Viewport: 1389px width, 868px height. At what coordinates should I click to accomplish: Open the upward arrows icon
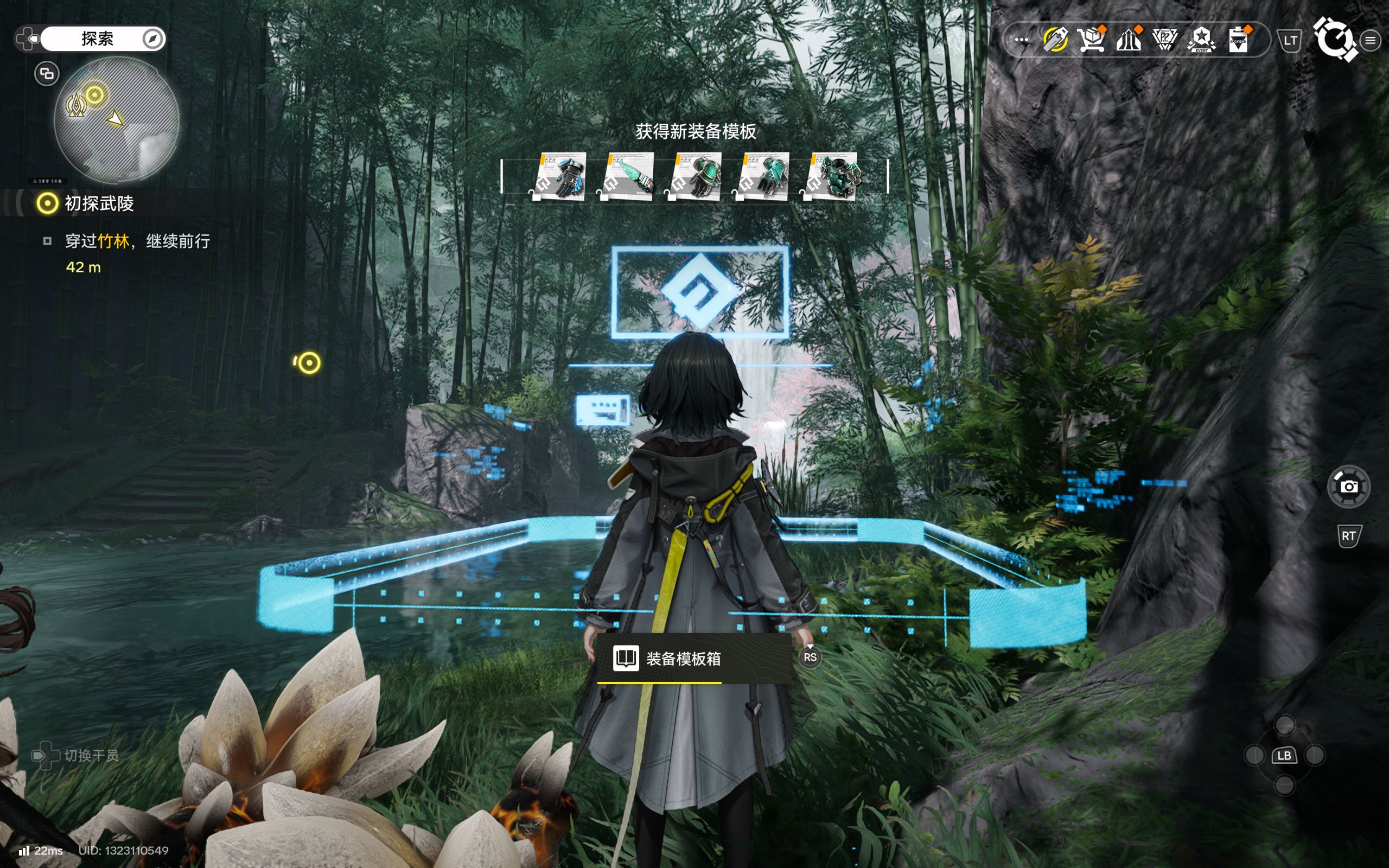1128,40
